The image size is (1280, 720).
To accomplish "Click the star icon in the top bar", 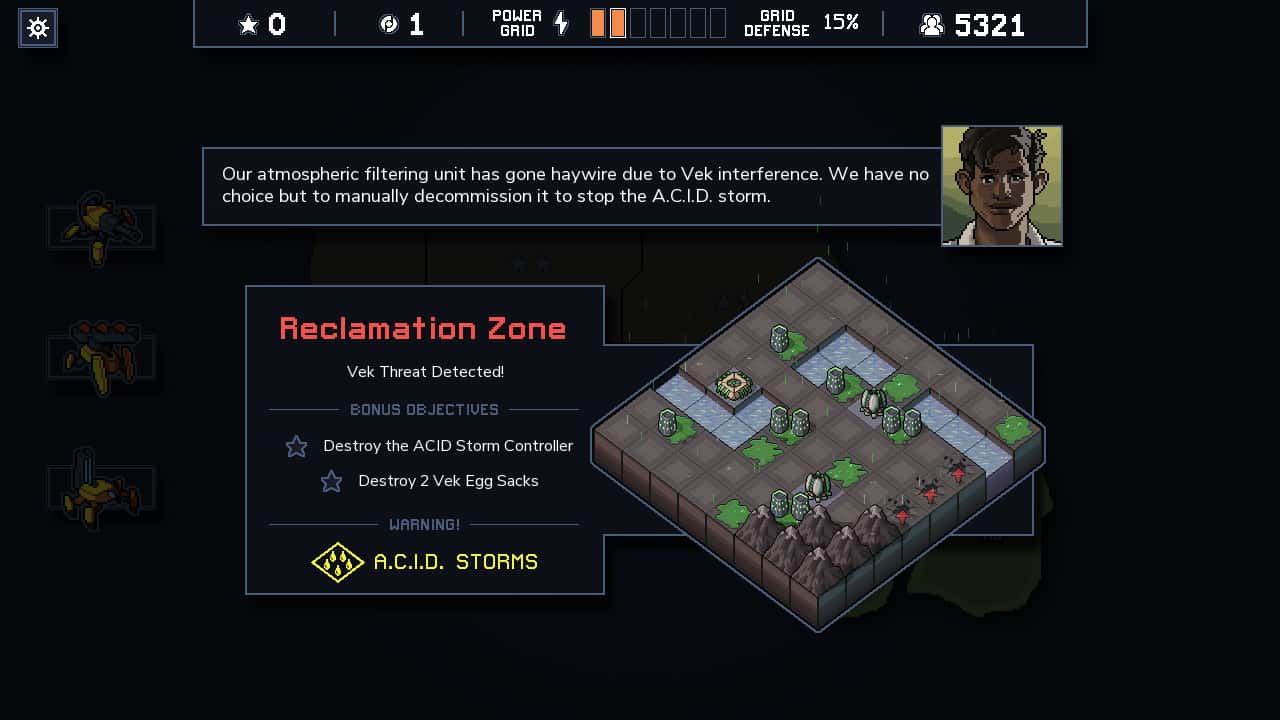I will point(248,24).
